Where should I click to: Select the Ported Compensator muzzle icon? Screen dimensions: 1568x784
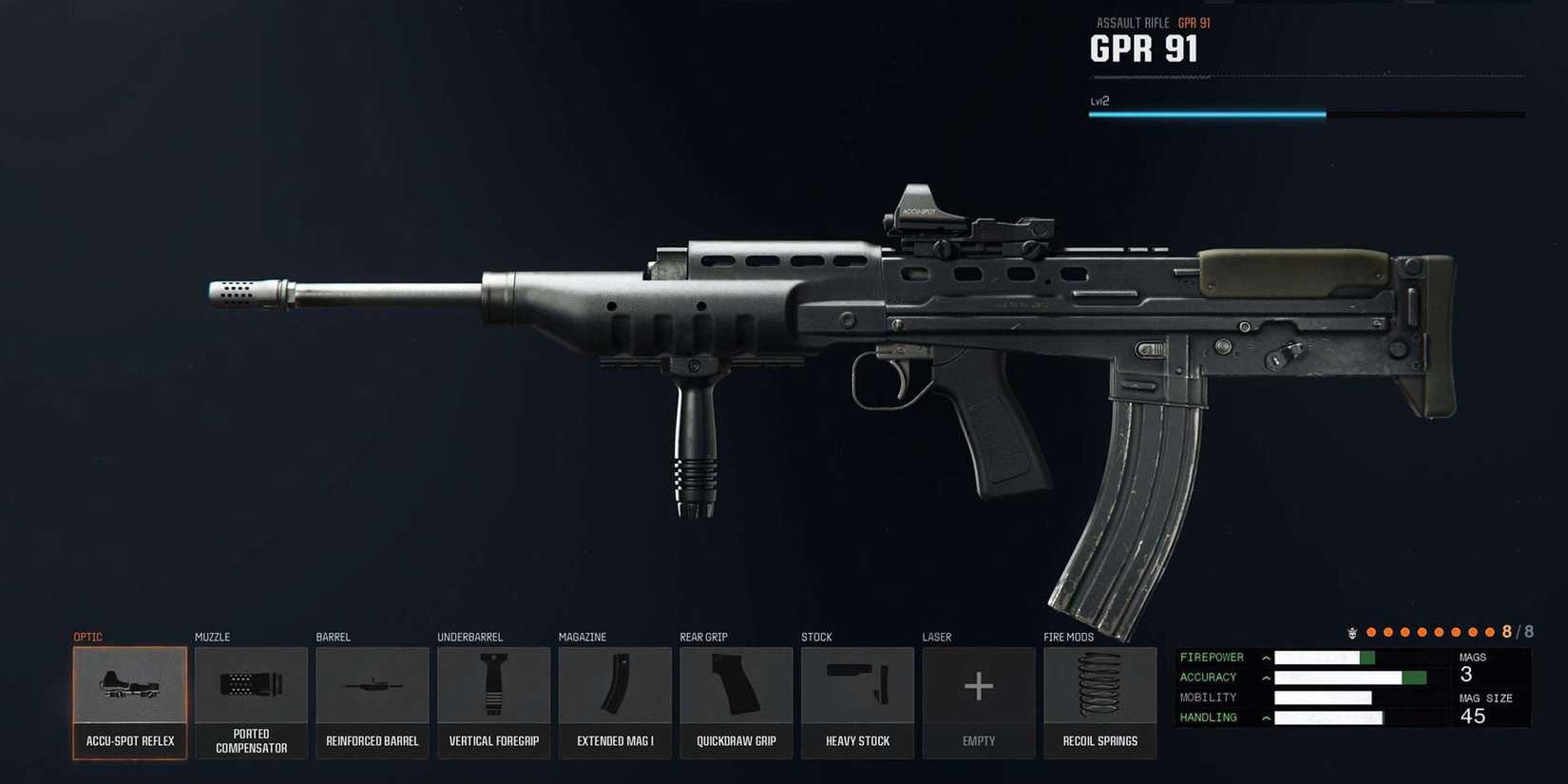(x=250, y=686)
